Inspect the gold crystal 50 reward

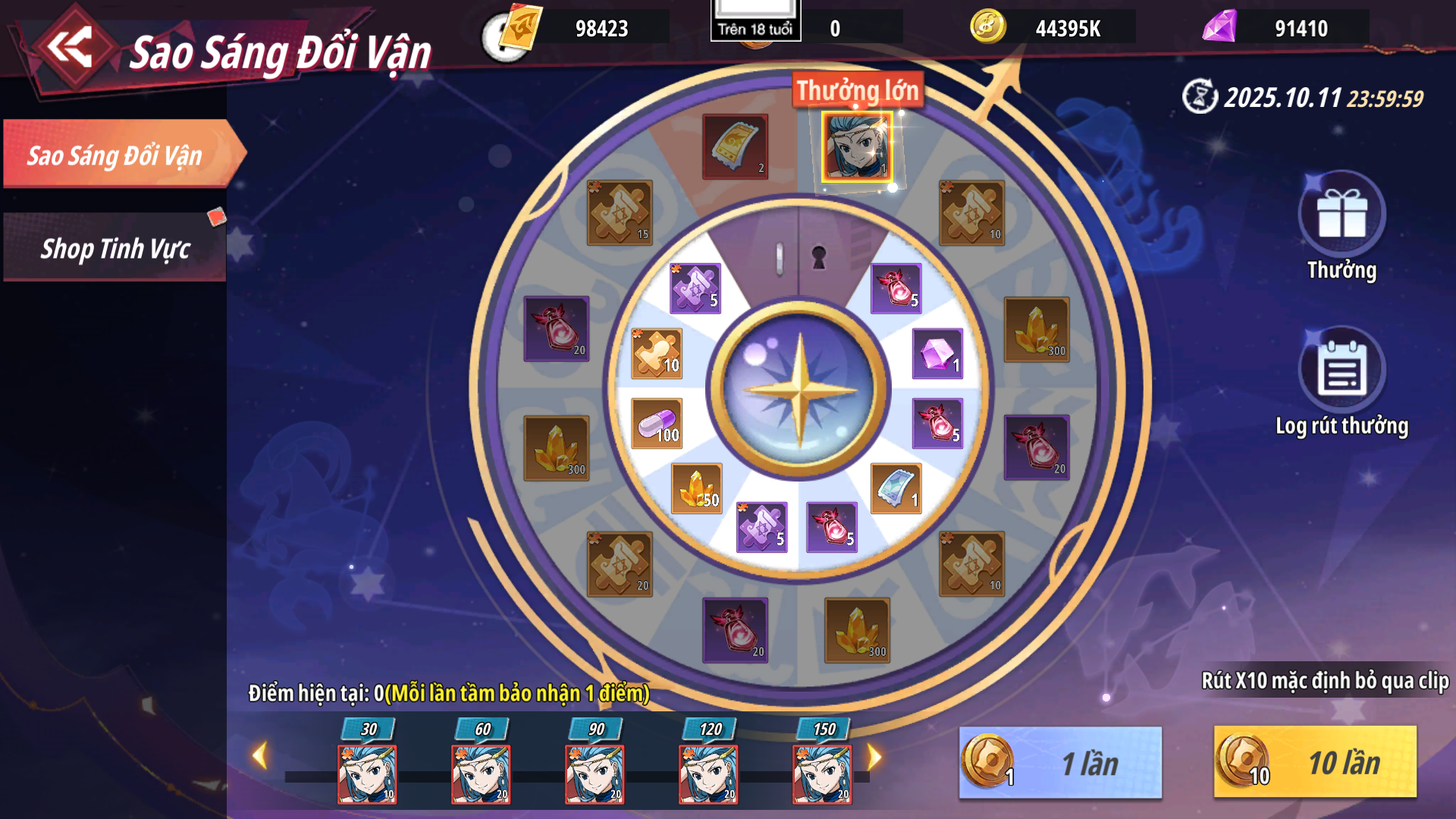pos(697,489)
